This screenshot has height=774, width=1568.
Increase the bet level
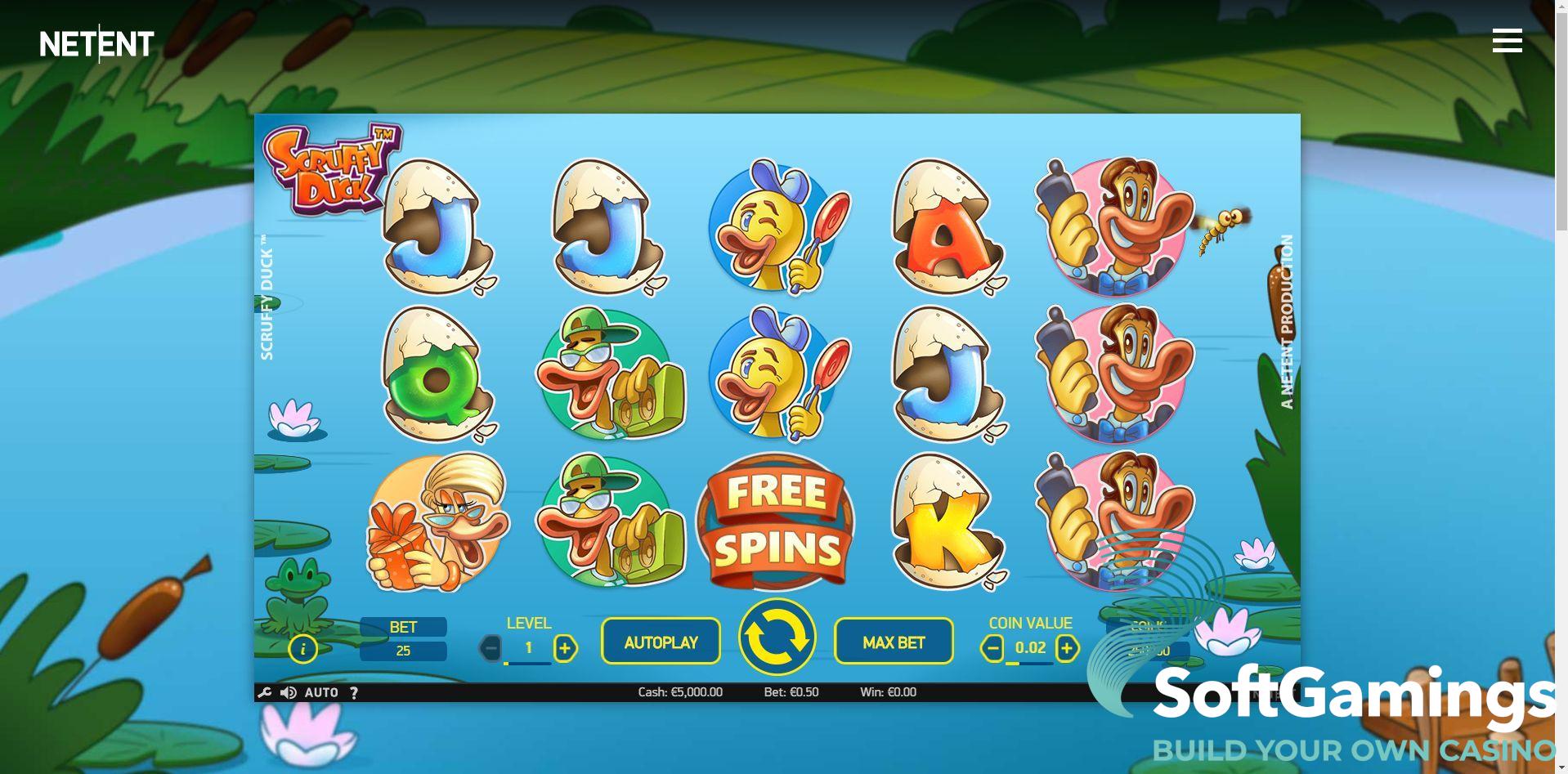point(565,649)
